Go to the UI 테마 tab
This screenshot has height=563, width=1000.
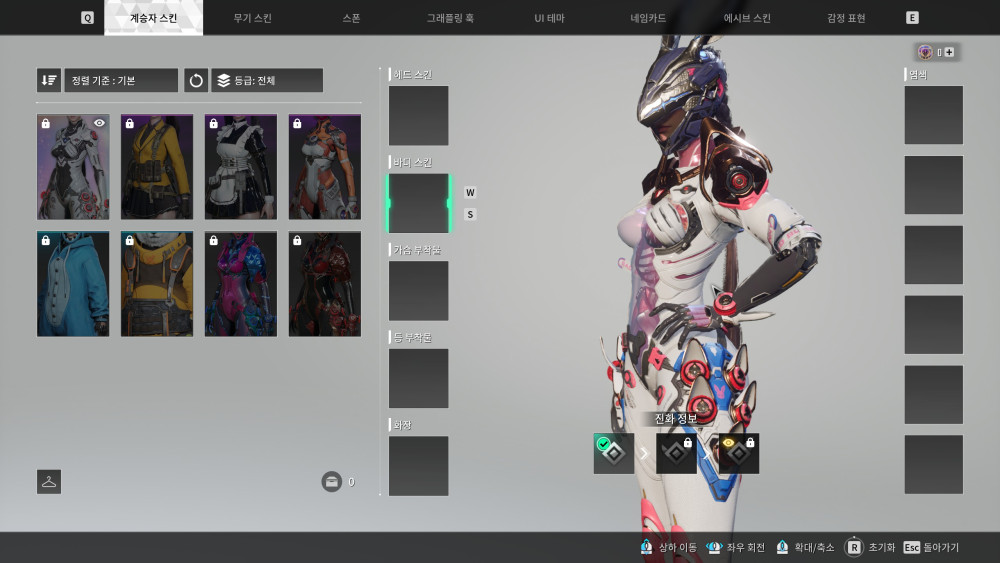[x=549, y=18]
